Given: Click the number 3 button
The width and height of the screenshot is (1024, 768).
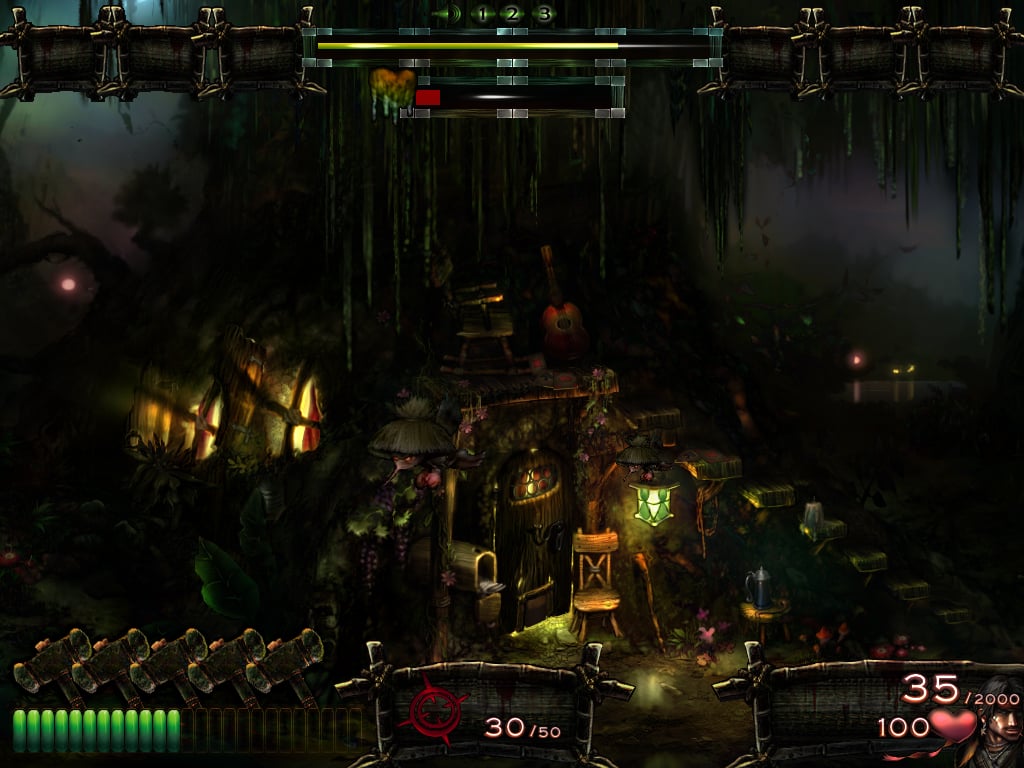Looking at the screenshot, I should point(543,14).
